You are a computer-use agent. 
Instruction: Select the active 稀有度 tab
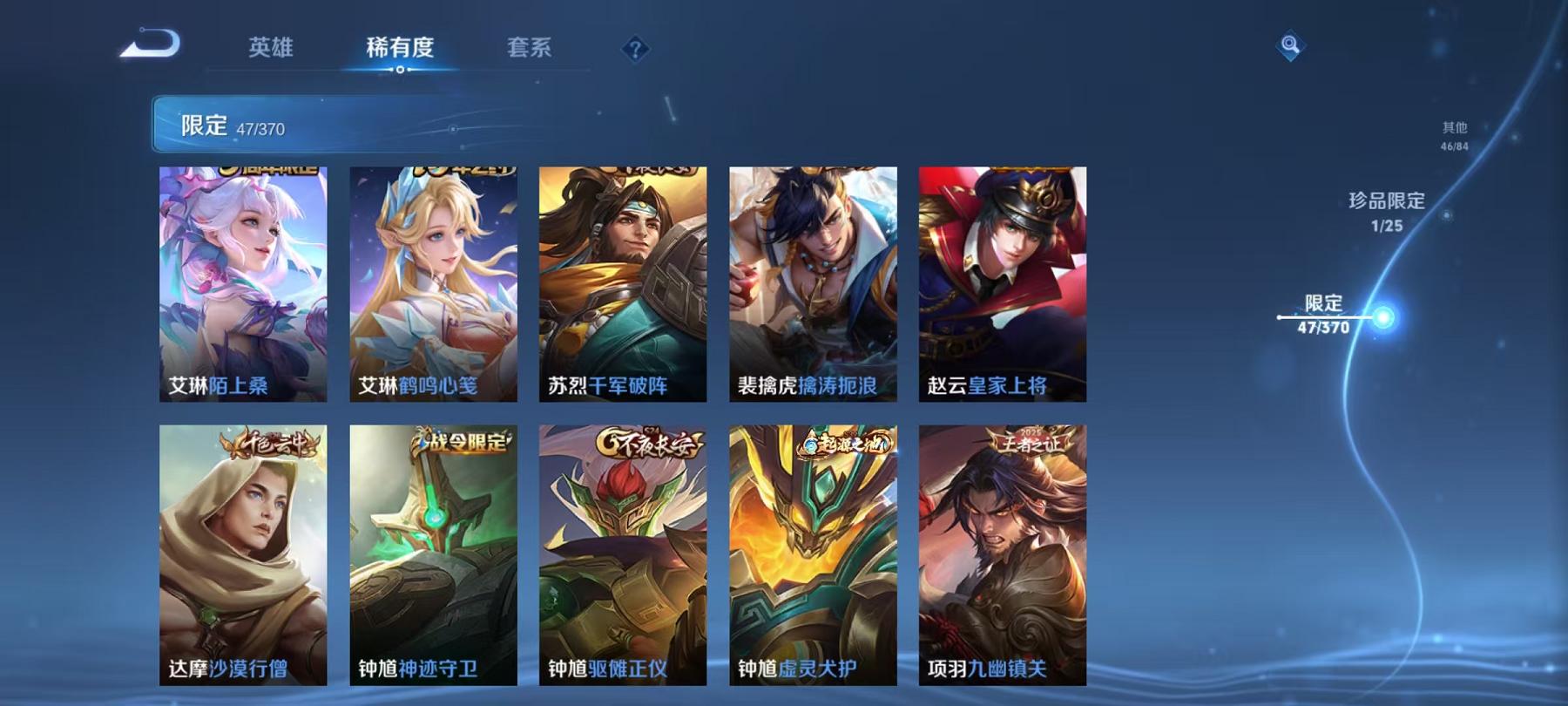click(401, 50)
